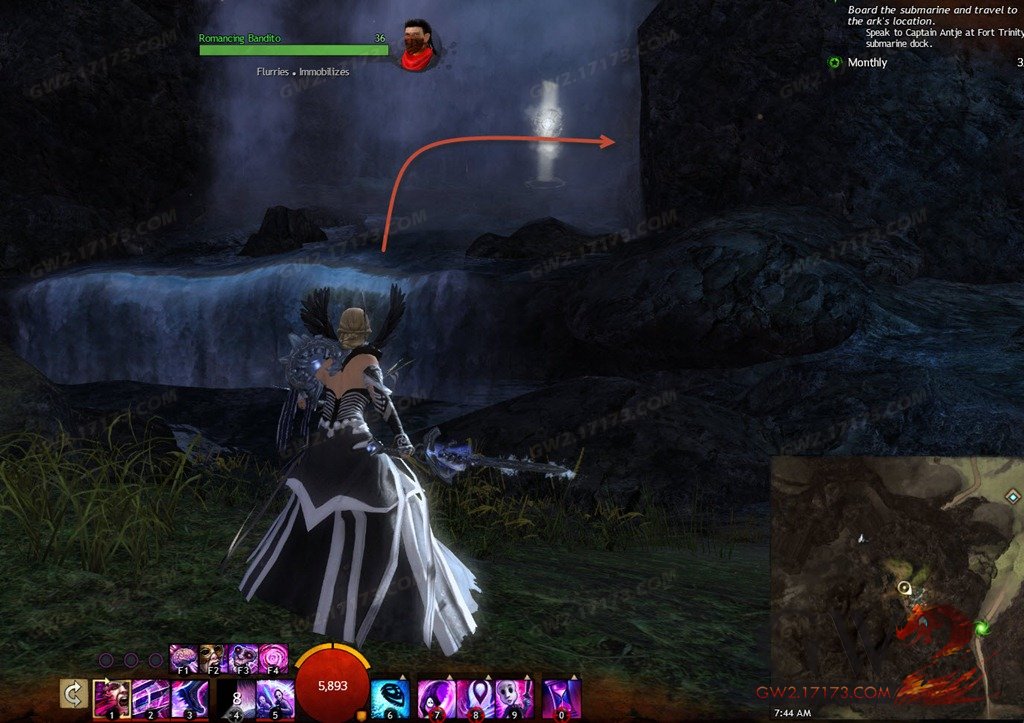Screen dimensions: 1024x723
Task: Click the Romancing Bandito target portrait
Action: tap(417, 46)
